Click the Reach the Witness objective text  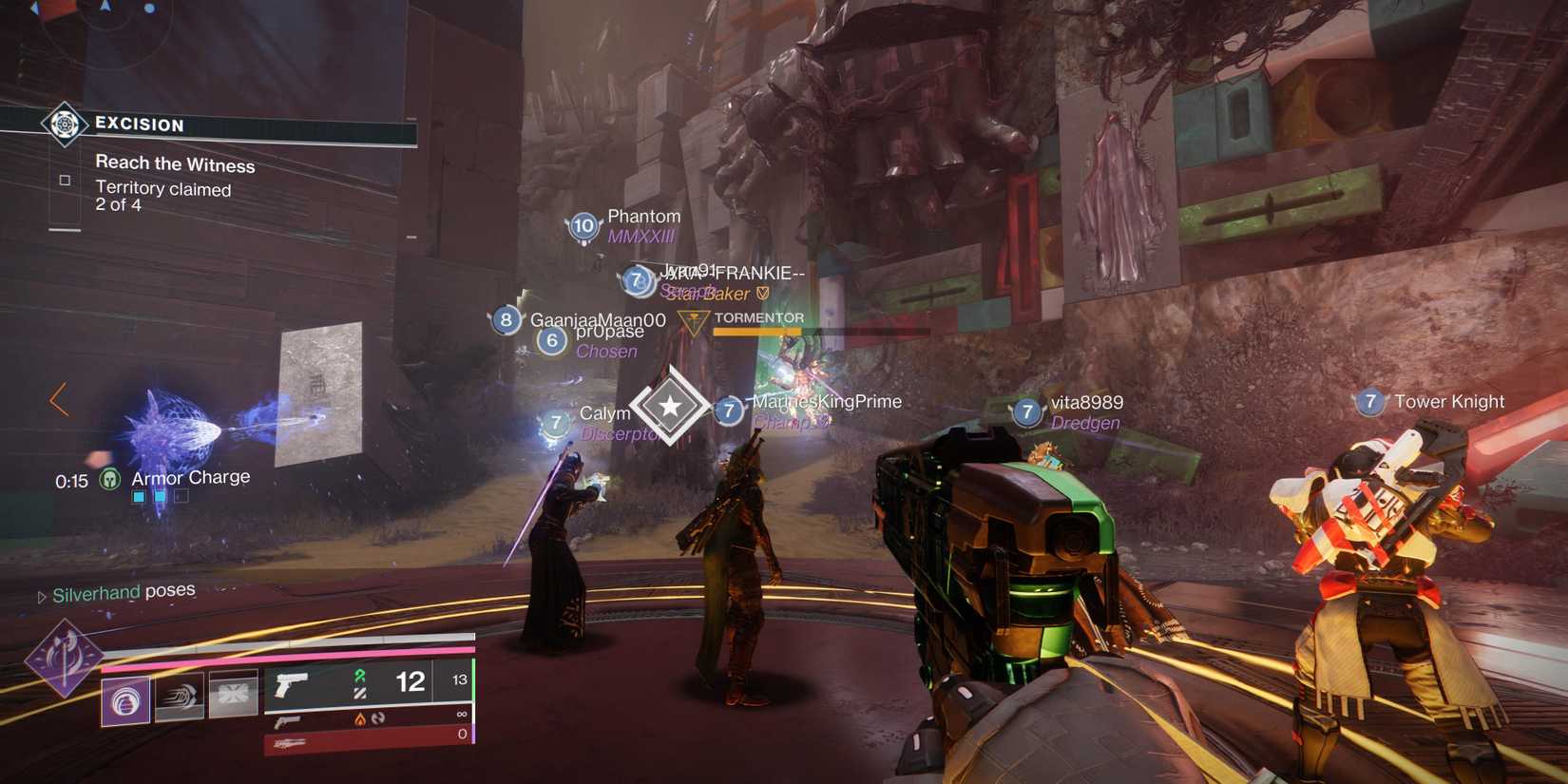click(176, 163)
